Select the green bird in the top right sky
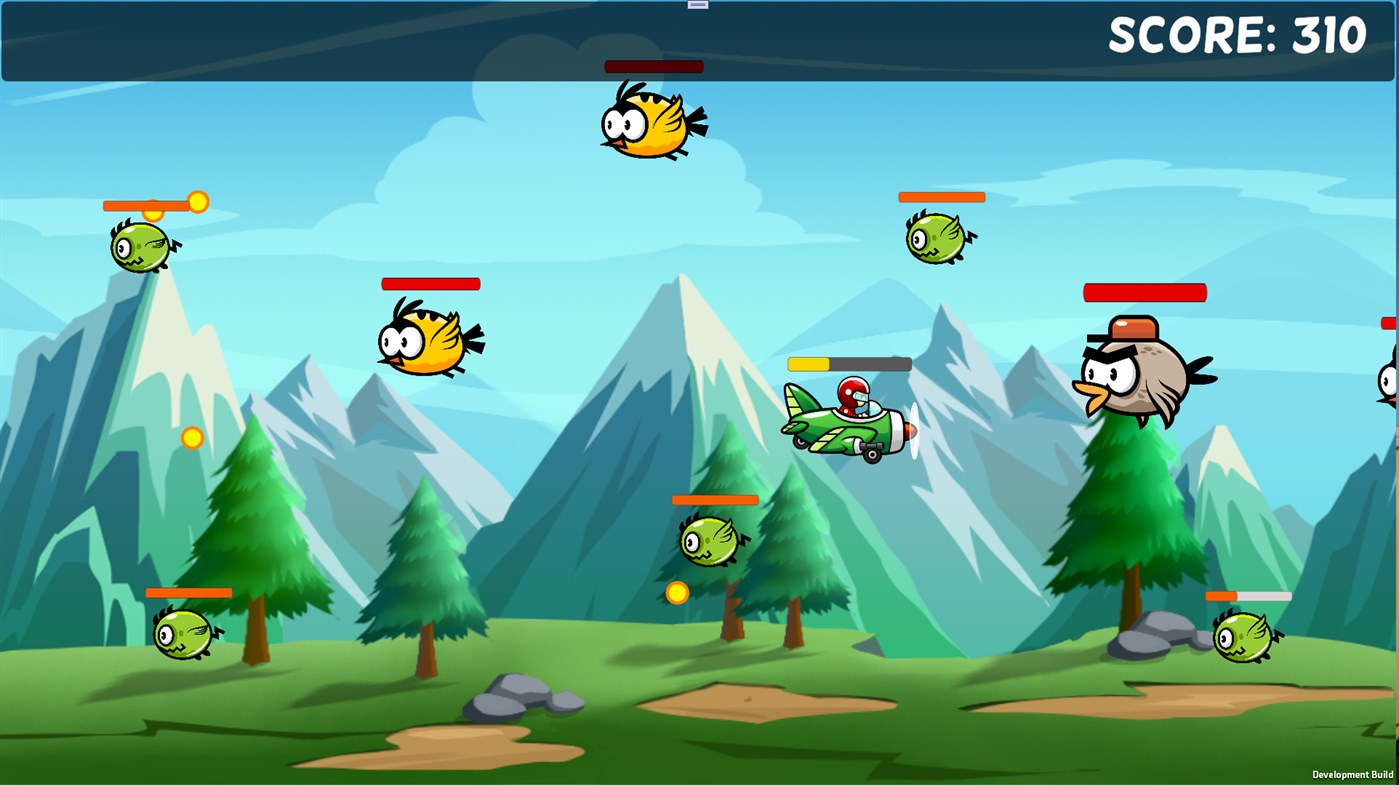Viewport: 1399px width, 785px height. click(937, 237)
